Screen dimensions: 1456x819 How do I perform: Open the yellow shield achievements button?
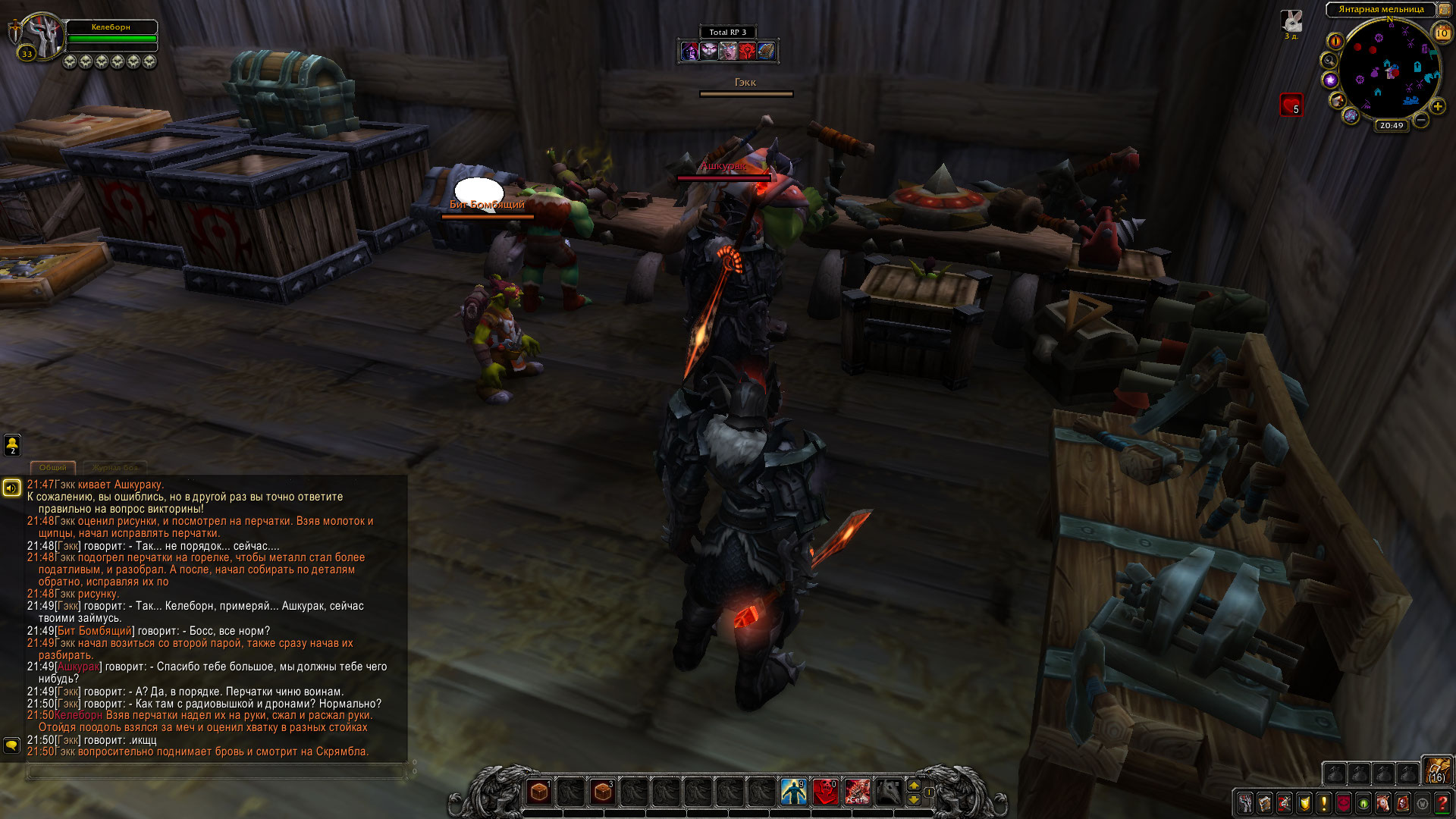pyautogui.click(x=1304, y=803)
